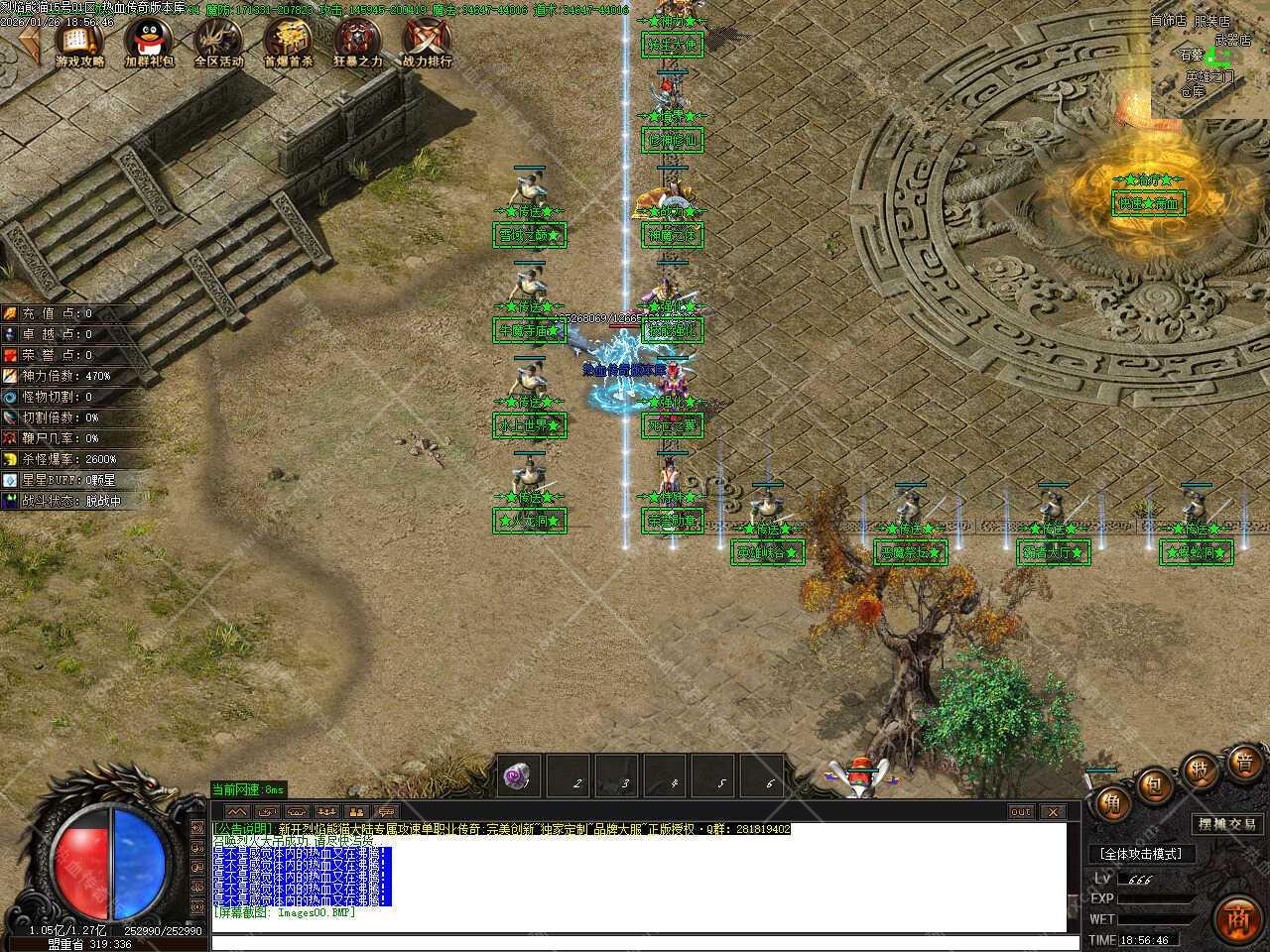Open the character panel 角 button
This screenshot has width=1270, height=952.
(x=1111, y=802)
